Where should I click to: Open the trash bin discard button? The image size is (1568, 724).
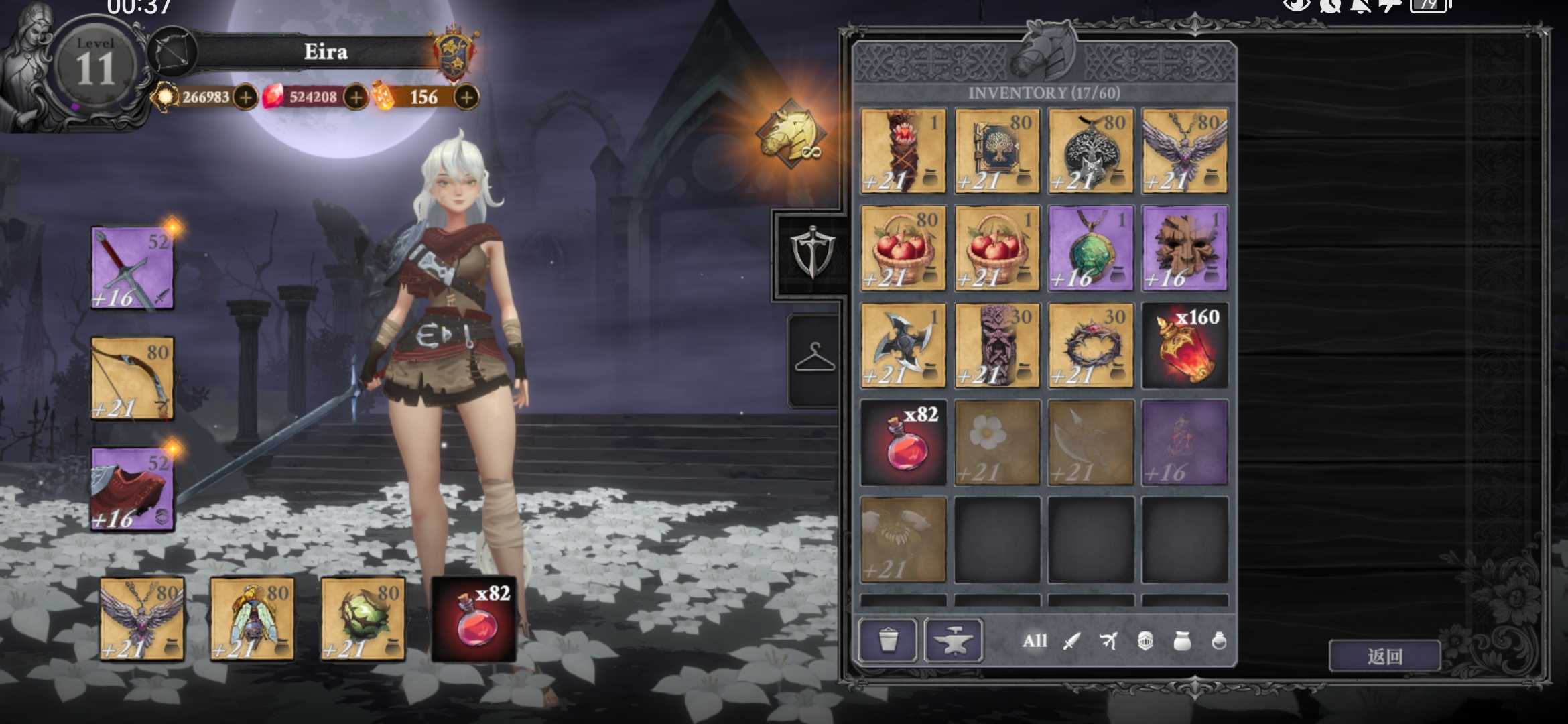click(x=888, y=640)
